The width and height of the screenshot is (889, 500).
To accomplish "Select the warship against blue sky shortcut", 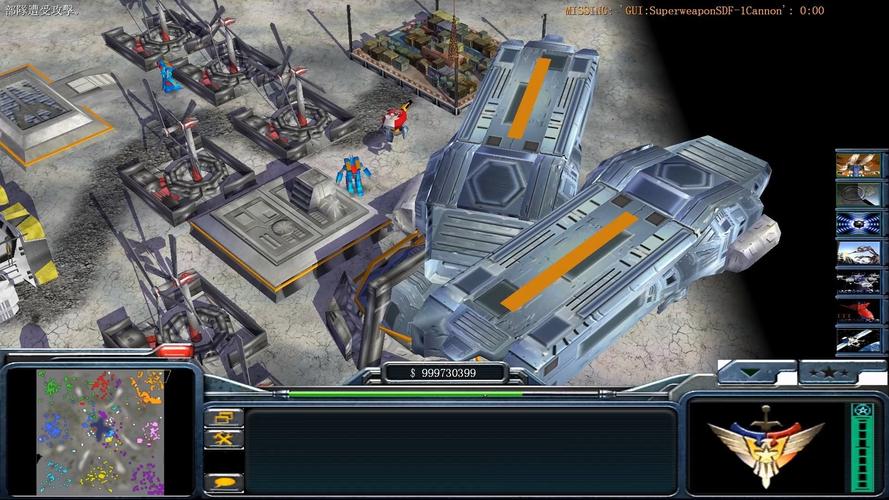I will point(859,253).
